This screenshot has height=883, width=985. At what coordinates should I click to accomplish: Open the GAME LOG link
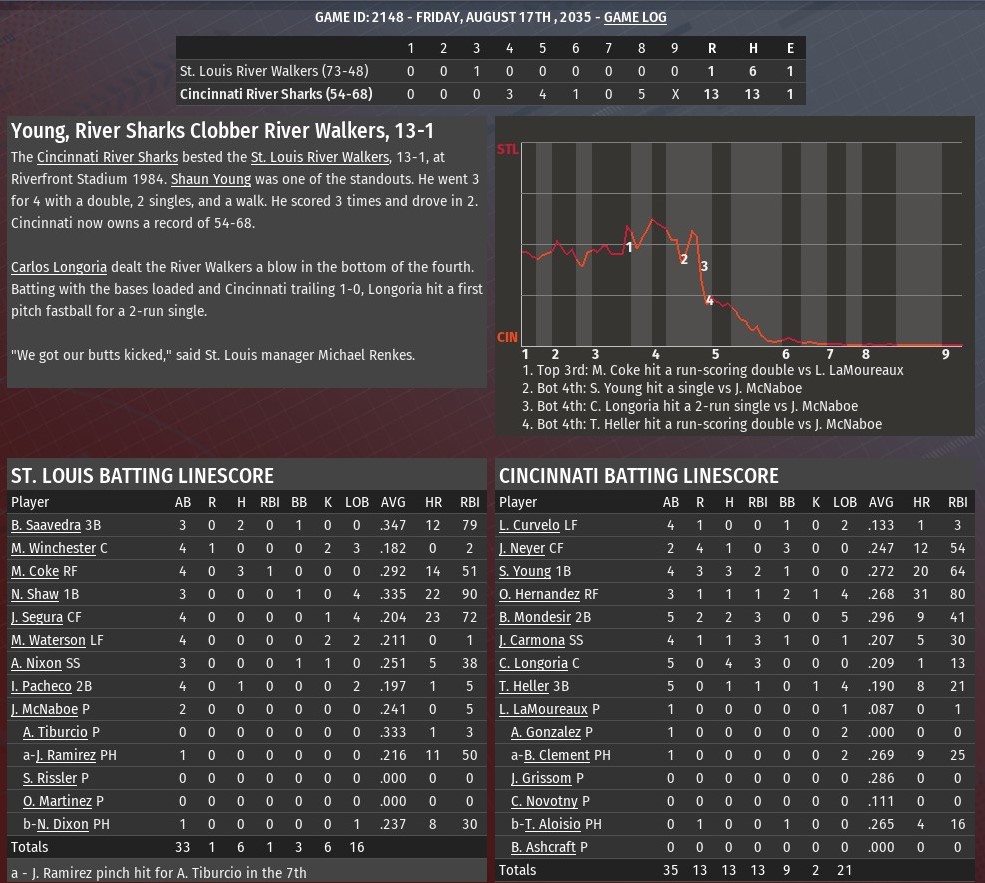[x=635, y=17]
